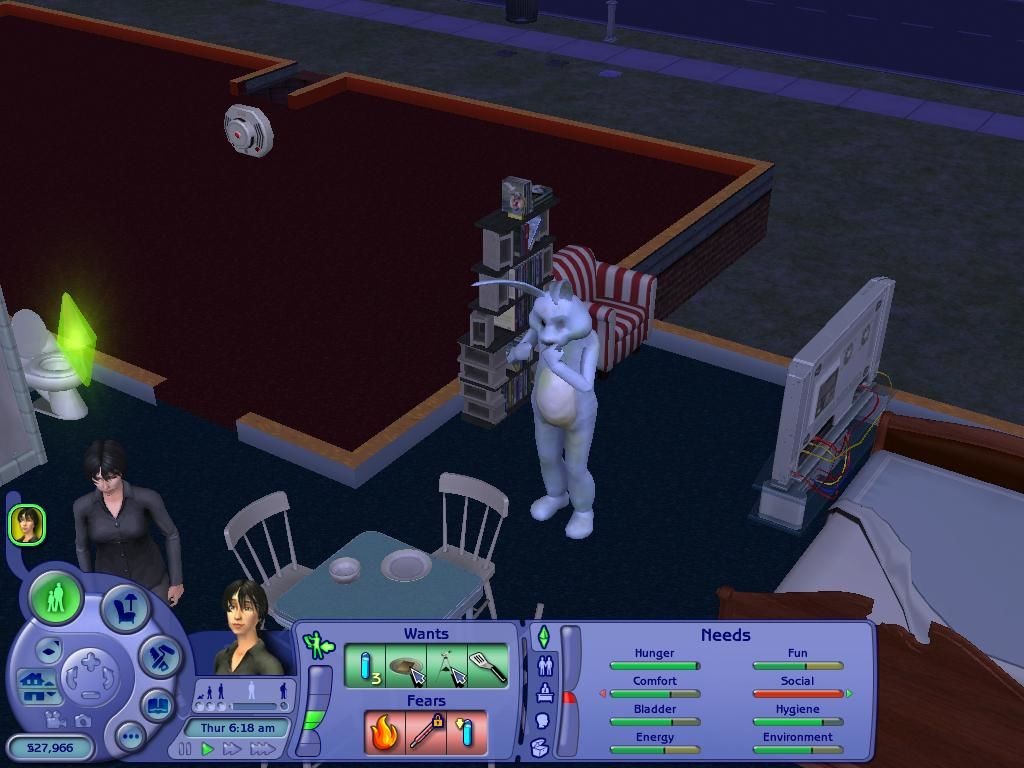Select the telescope want slot
The height and width of the screenshot is (768, 1024).
447,667
